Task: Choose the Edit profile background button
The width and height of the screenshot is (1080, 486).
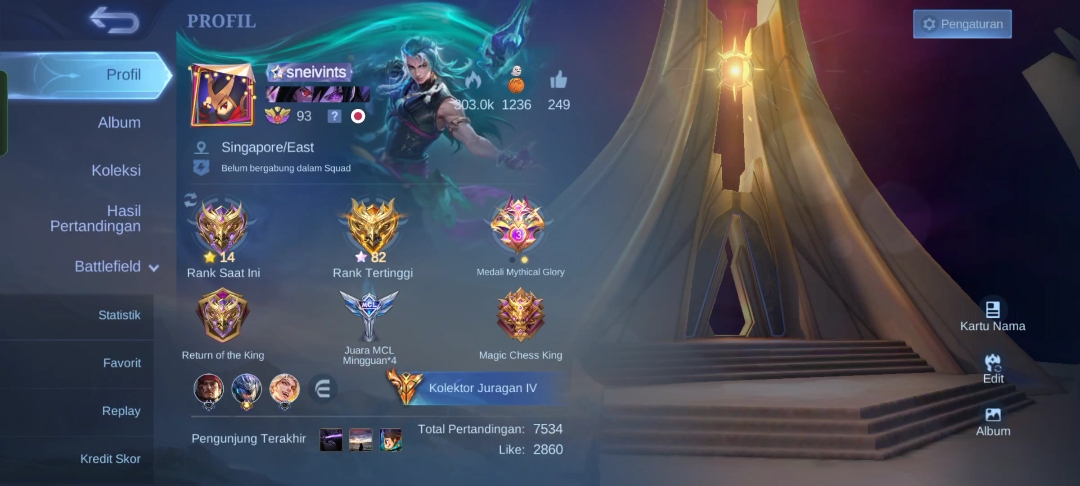Action: tap(993, 368)
